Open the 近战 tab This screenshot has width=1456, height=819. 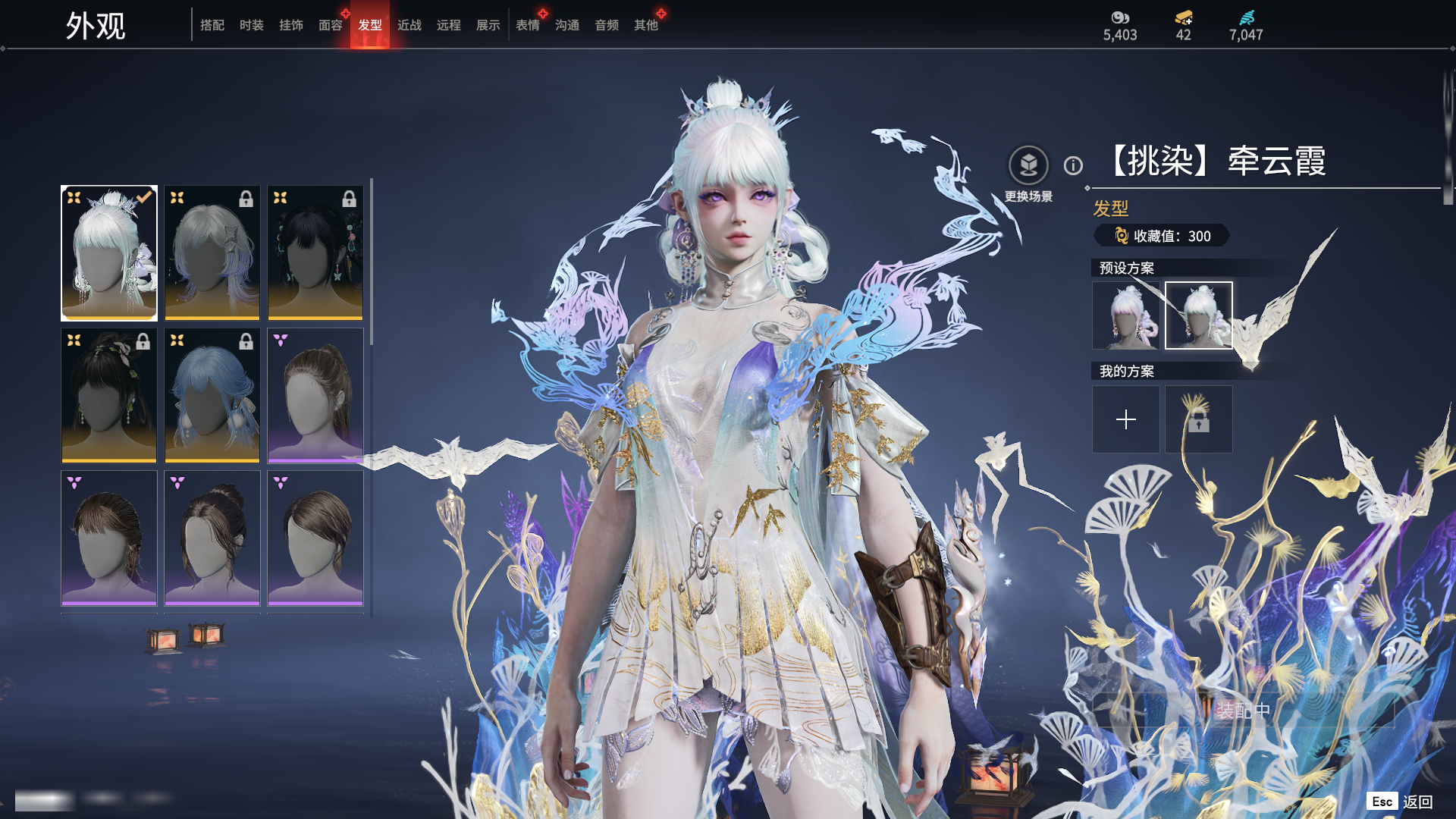click(x=409, y=25)
